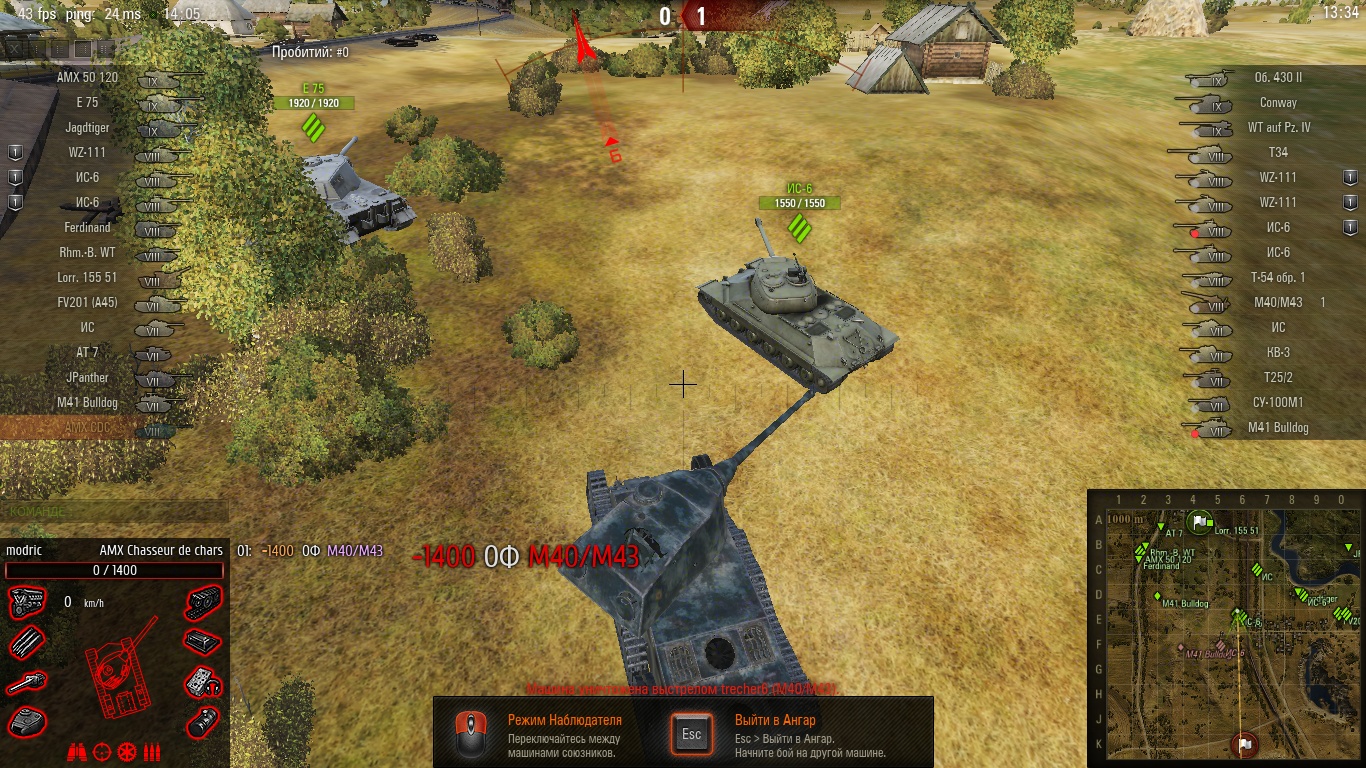This screenshot has width=1366, height=768.
Task: Select AMX 50 120 in the allied list
Action: [88, 78]
